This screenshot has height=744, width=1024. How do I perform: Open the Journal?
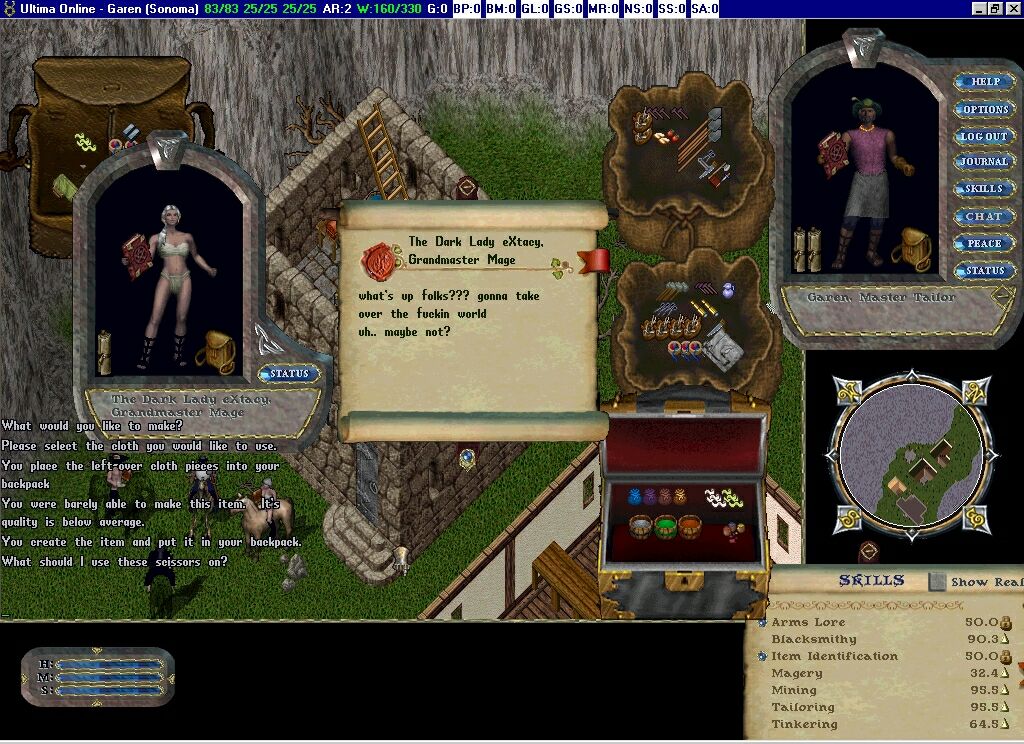click(984, 162)
